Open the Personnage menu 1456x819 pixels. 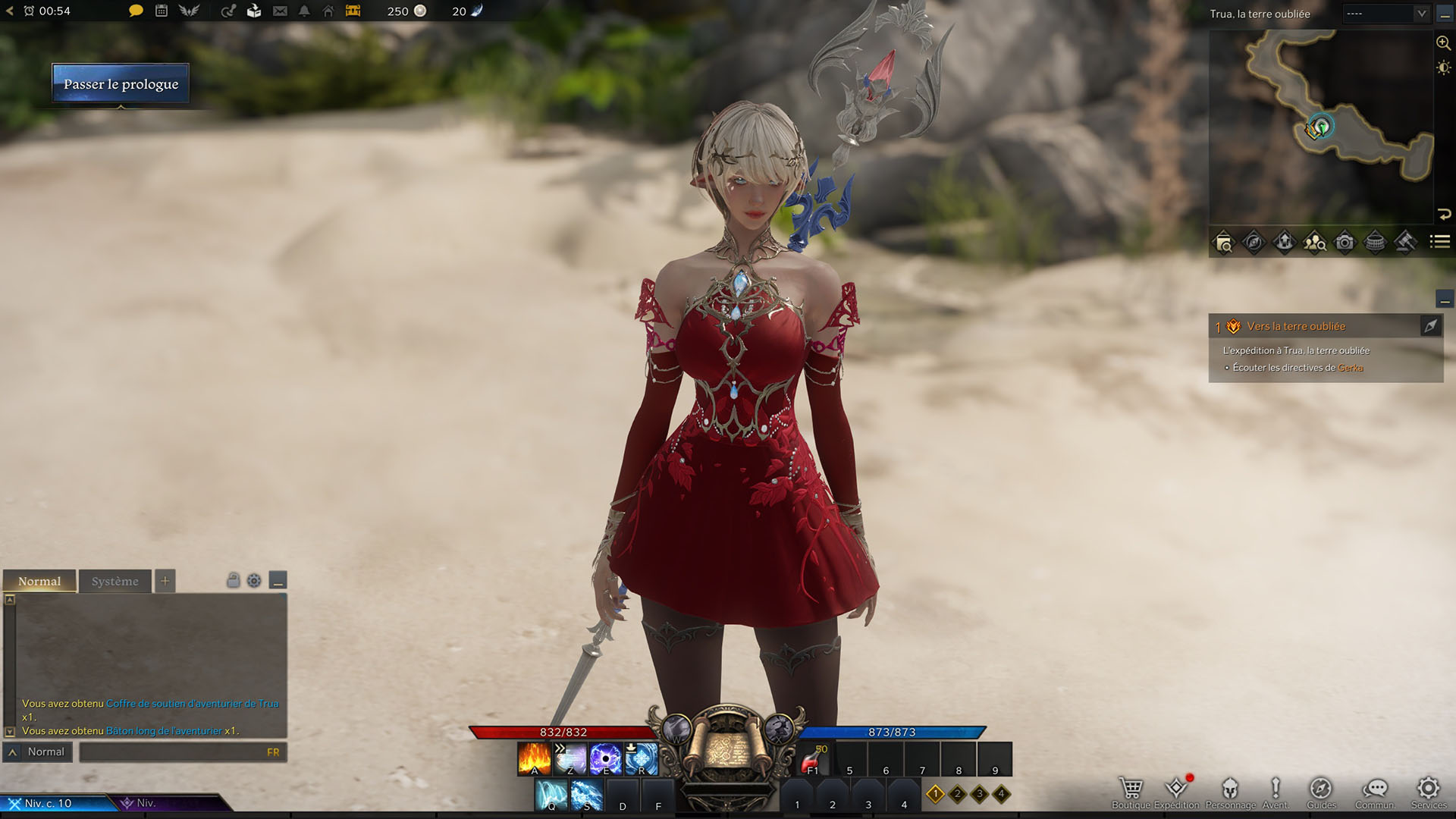pyautogui.click(x=1230, y=792)
